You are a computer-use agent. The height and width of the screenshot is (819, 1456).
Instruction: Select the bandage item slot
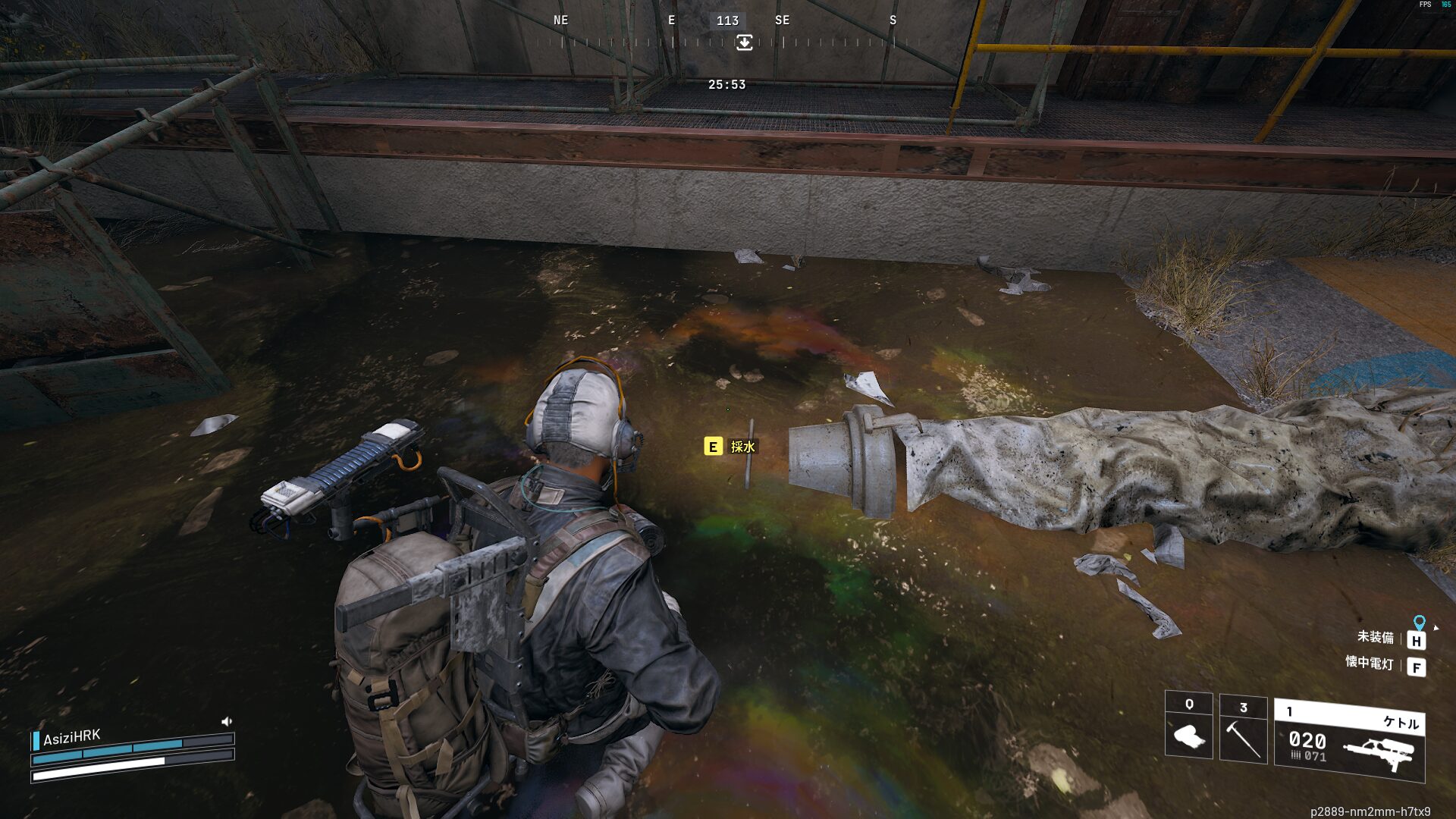click(x=1188, y=726)
